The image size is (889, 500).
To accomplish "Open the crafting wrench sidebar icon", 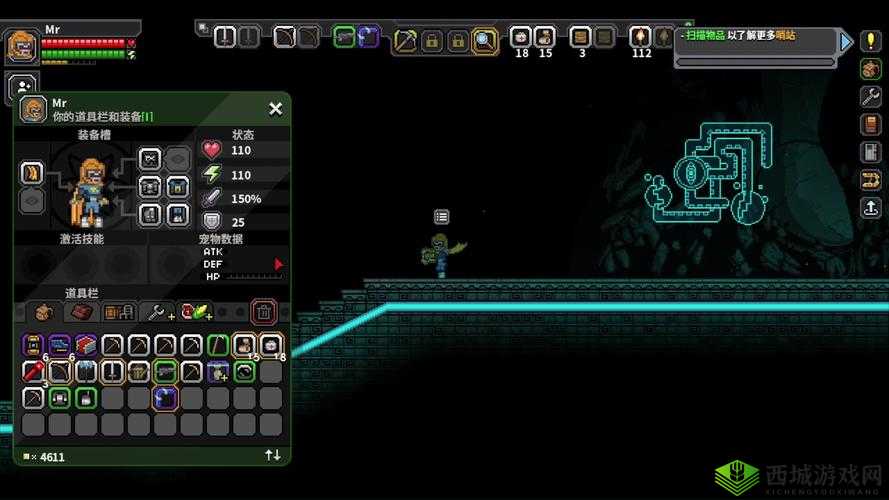I will tap(869, 97).
